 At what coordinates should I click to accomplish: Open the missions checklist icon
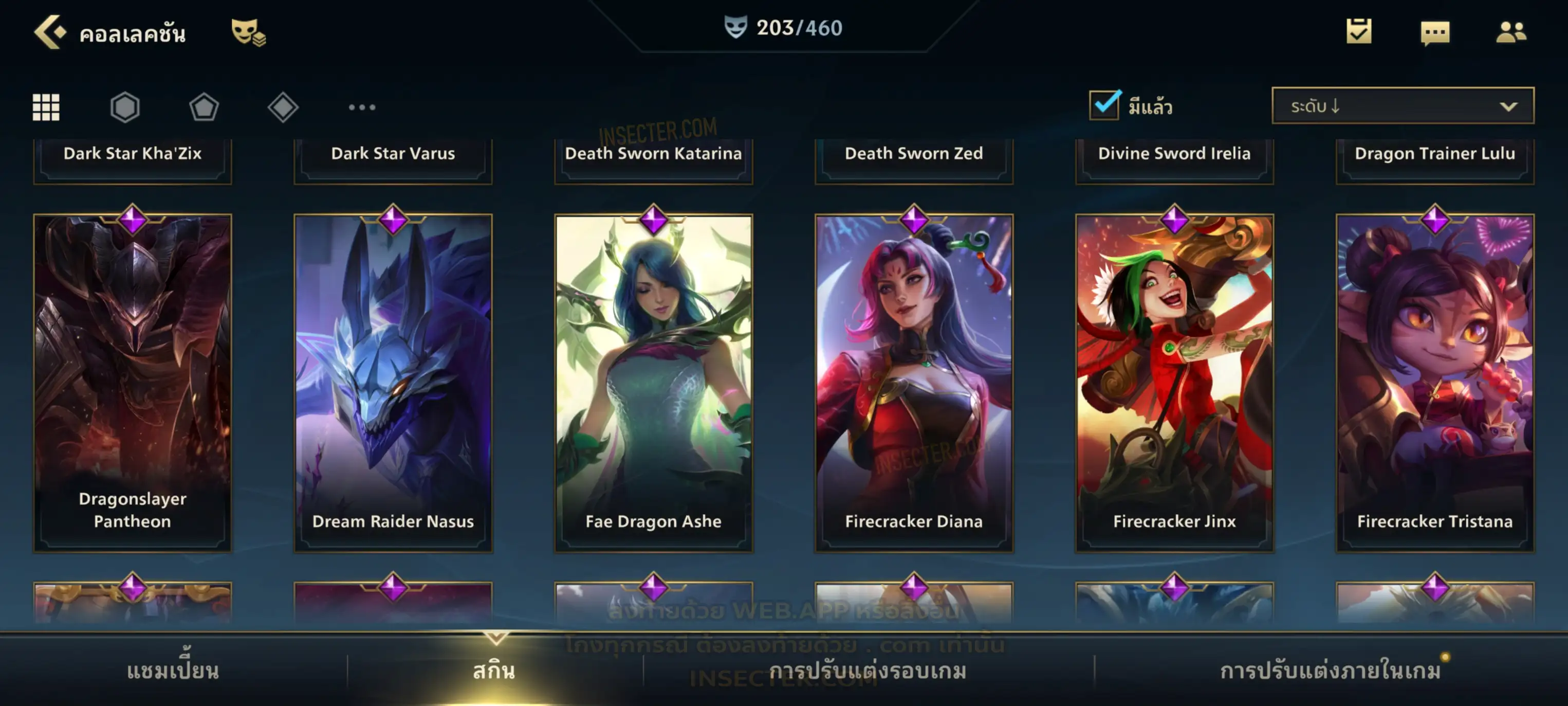click(1359, 32)
